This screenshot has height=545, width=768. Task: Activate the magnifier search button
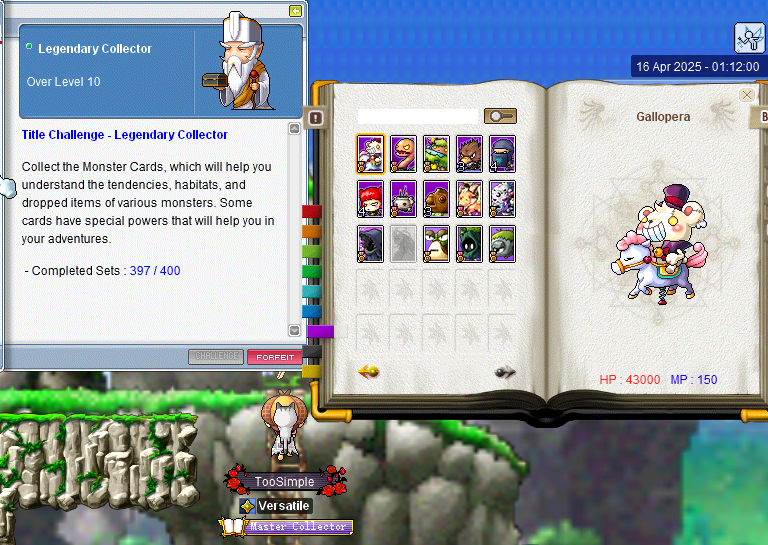click(x=500, y=117)
